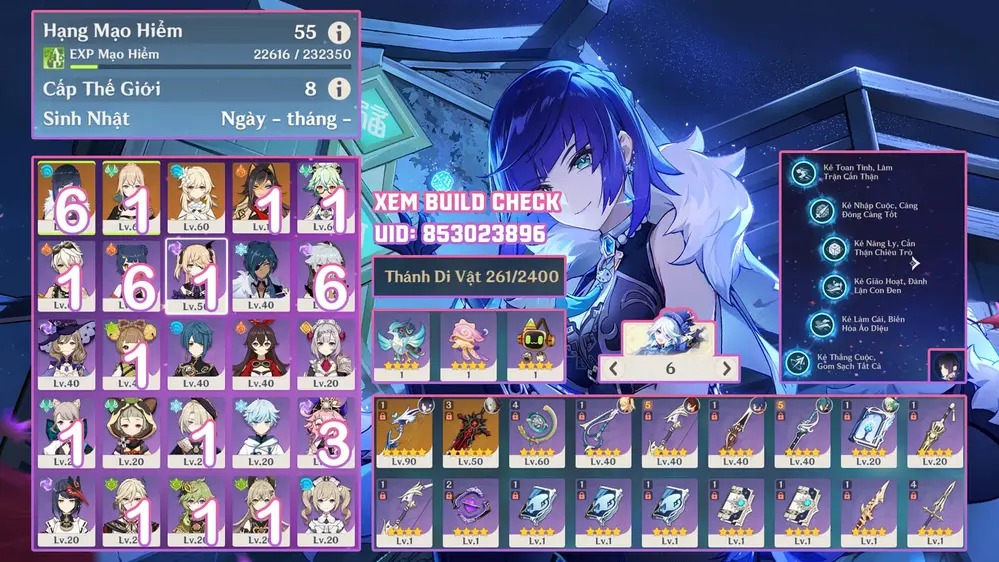Pick Kaeya's Lv.40 character portrait
Viewport: 999px width, 562px height.
pyautogui.click(x=261, y=274)
